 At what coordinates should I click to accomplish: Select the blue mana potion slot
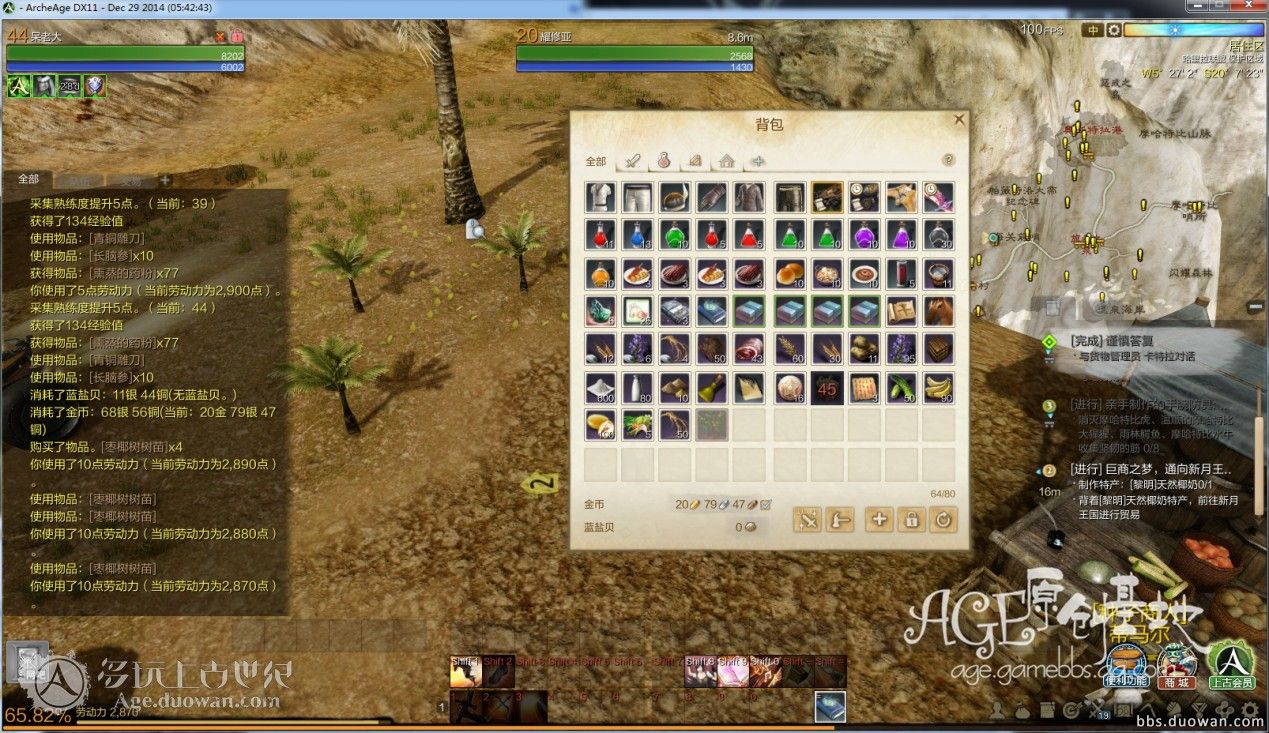(638, 235)
